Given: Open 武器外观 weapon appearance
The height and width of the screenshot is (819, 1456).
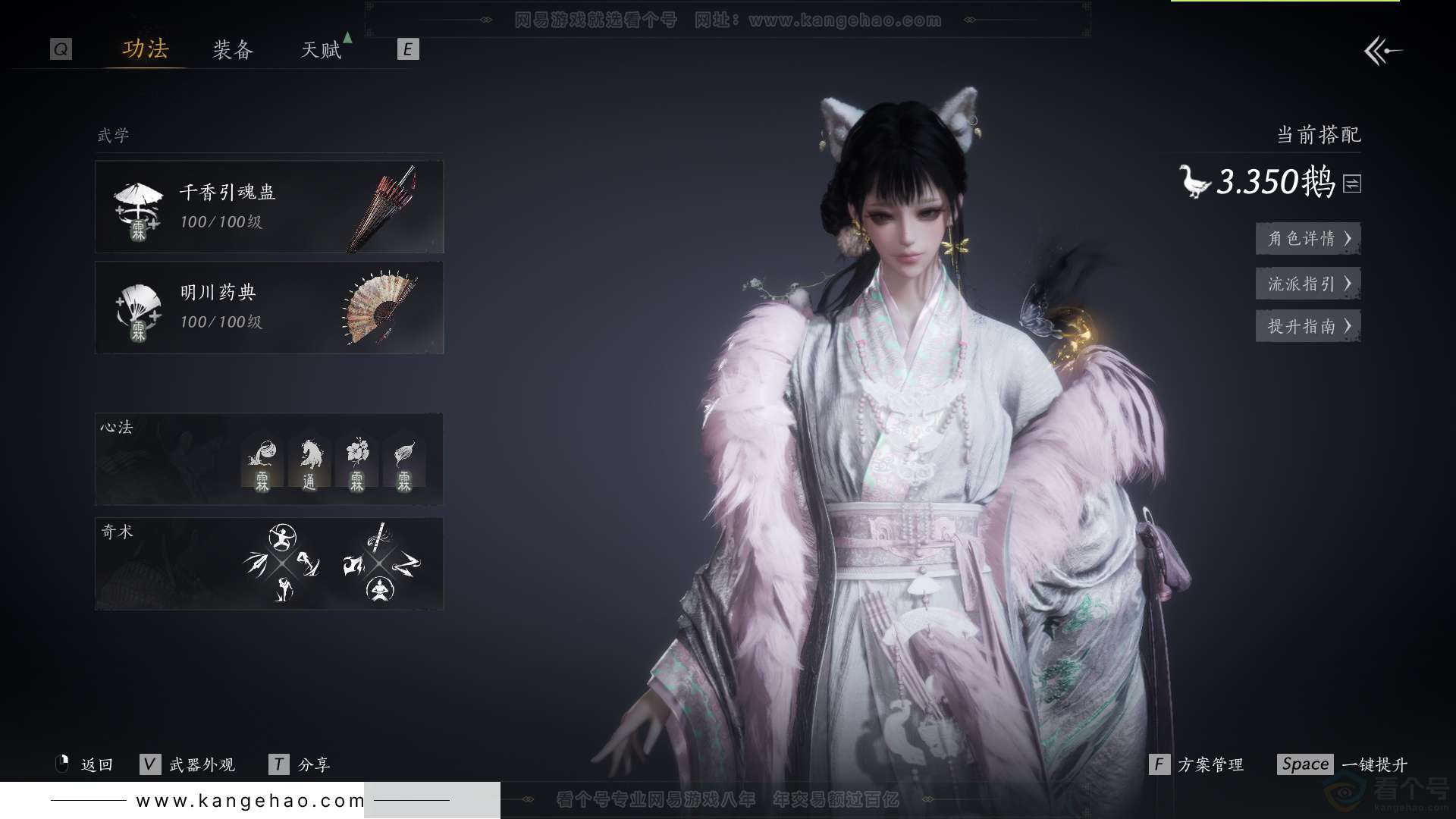Looking at the screenshot, I should point(188,764).
